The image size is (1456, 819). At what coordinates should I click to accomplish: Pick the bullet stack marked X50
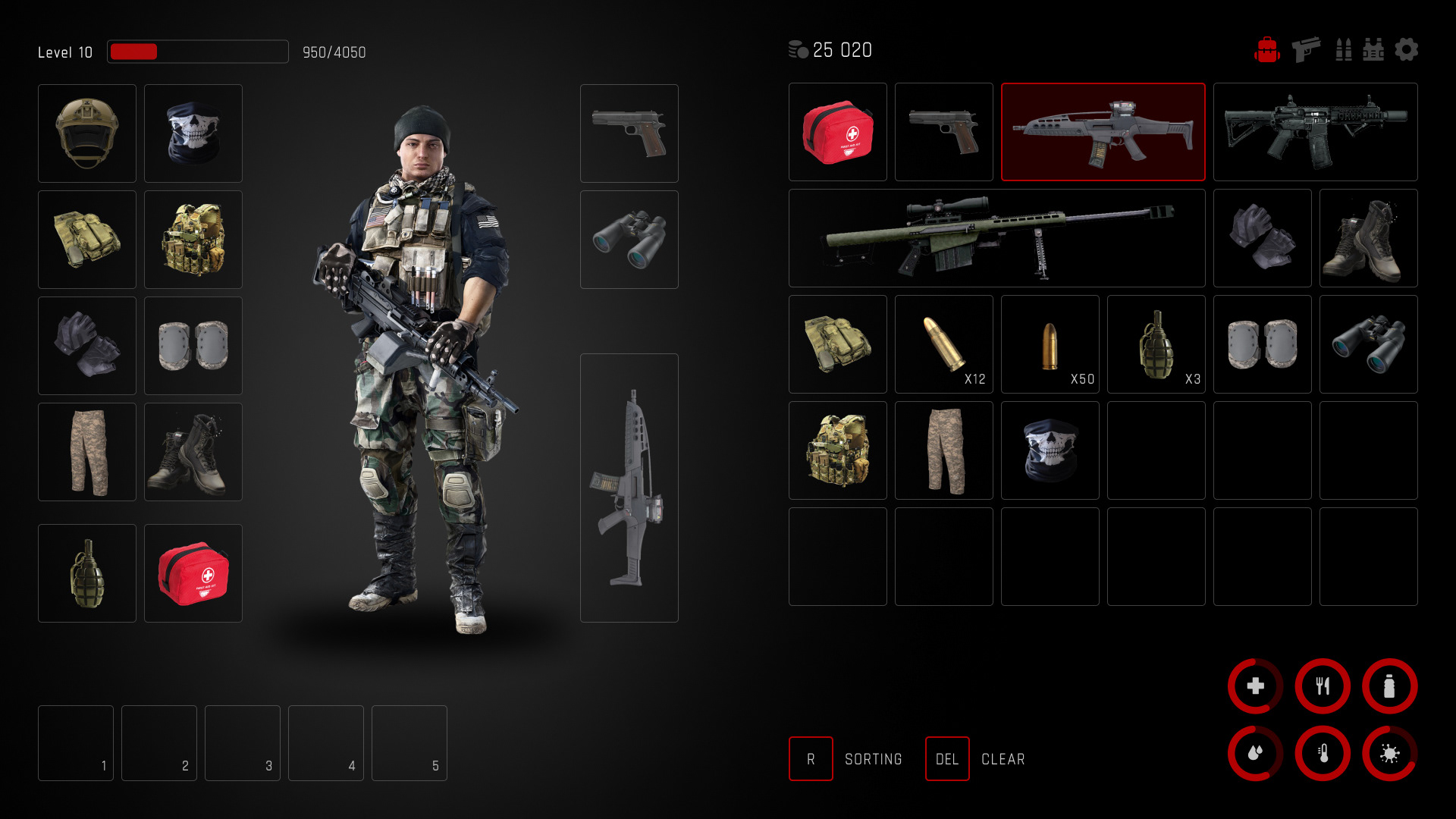(1050, 344)
